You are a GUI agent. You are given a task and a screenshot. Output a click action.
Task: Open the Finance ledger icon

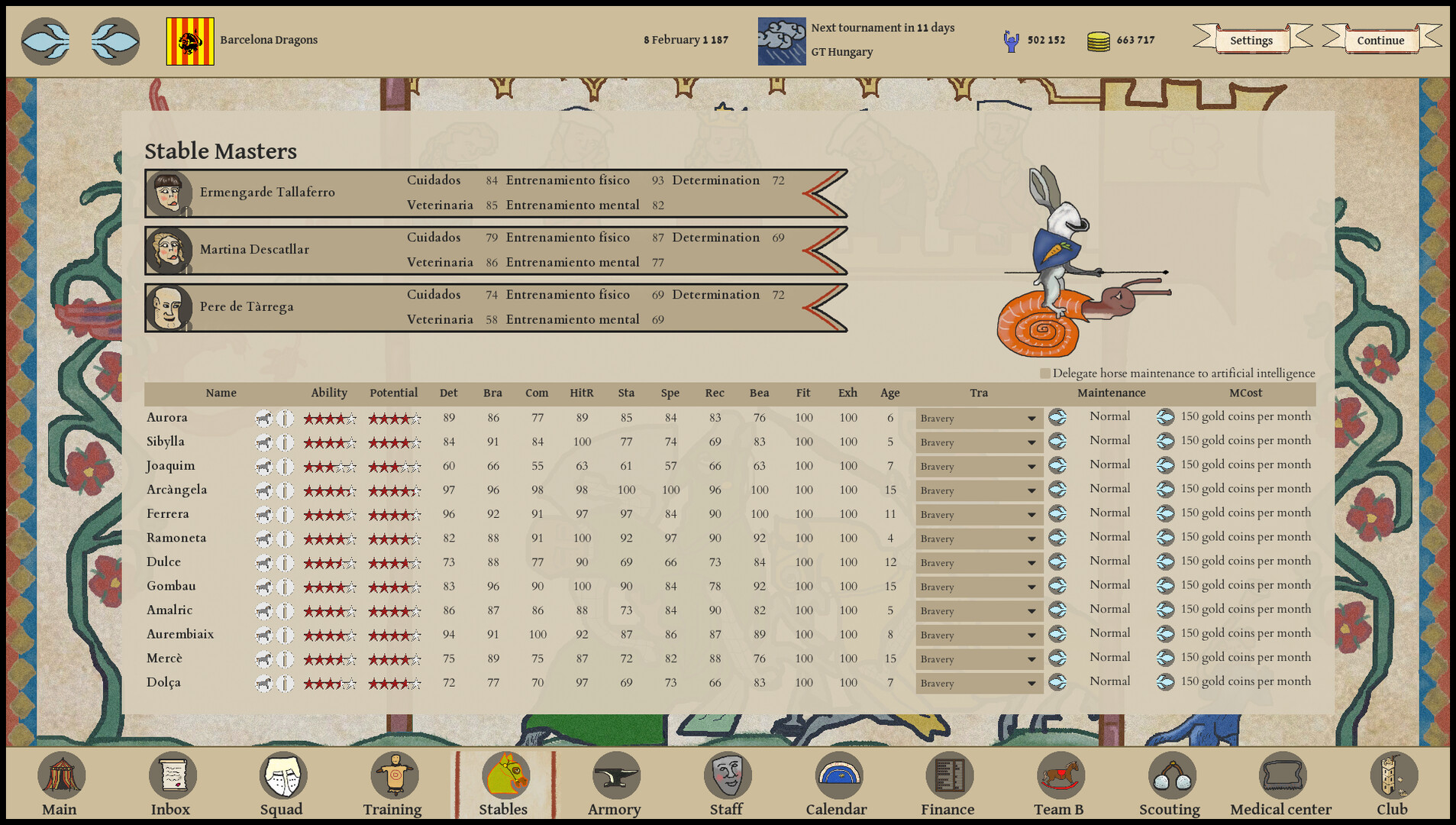pos(948,775)
